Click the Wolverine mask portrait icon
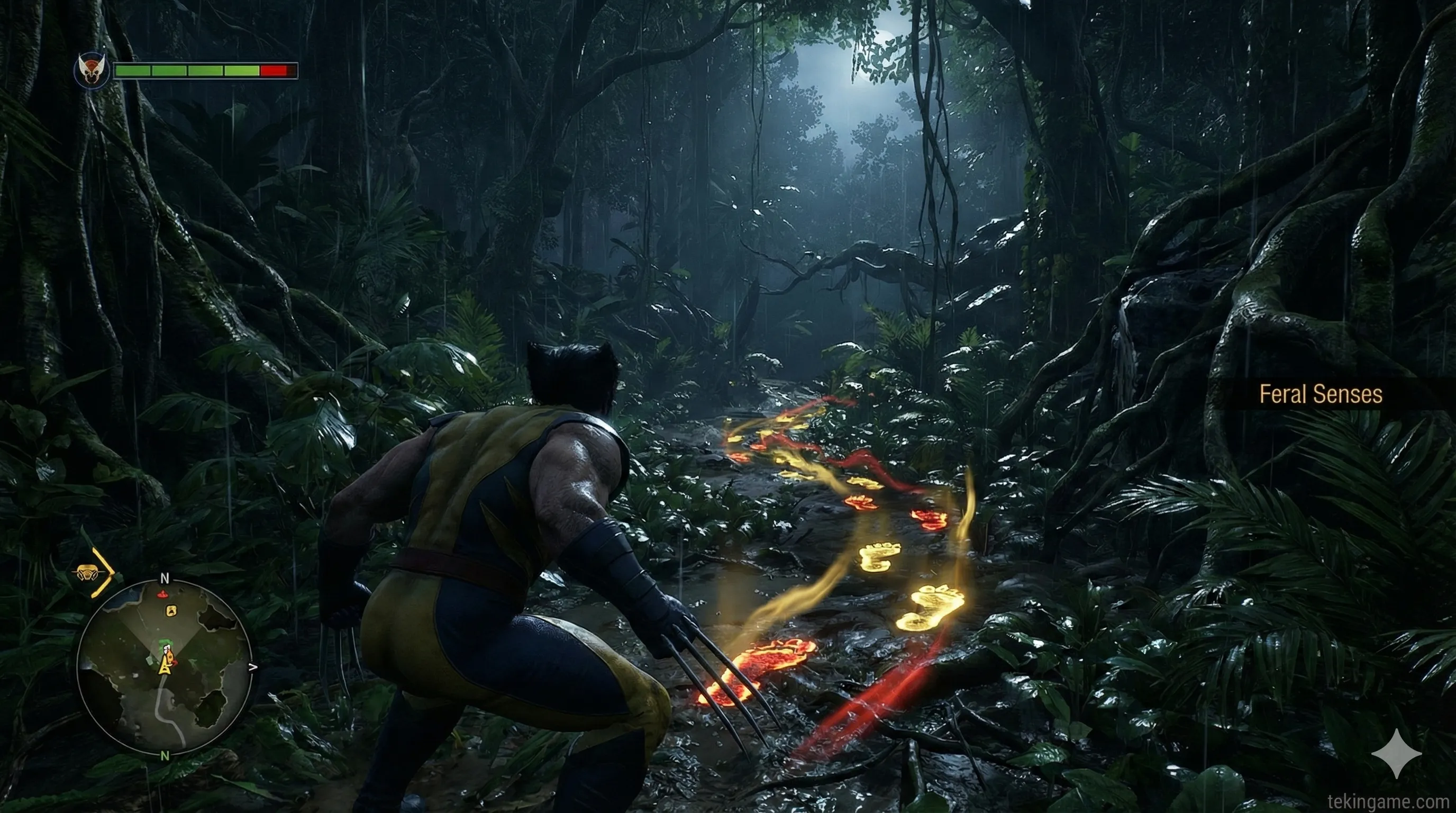 (x=92, y=71)
